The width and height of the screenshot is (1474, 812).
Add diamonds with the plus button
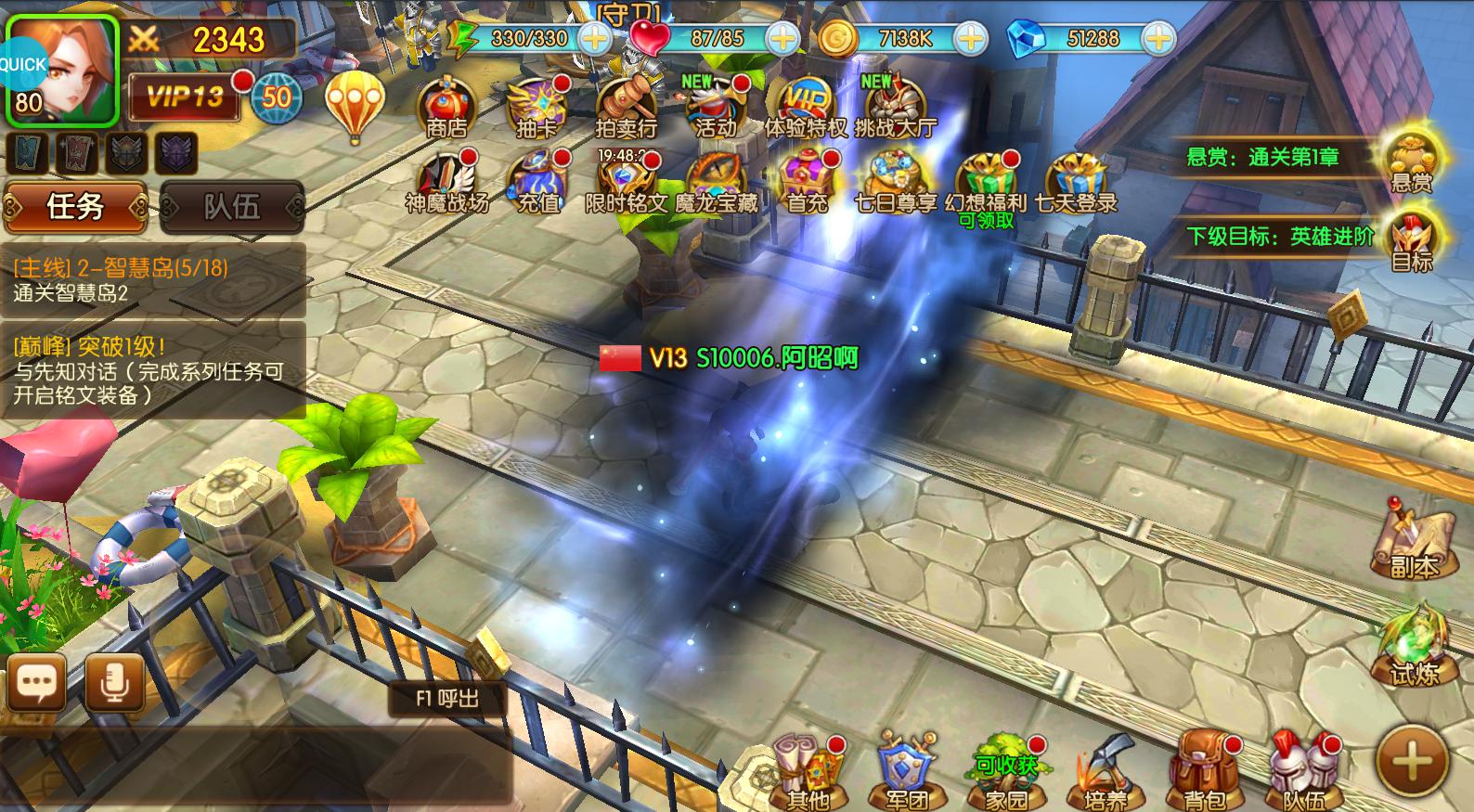point(1157,38)
